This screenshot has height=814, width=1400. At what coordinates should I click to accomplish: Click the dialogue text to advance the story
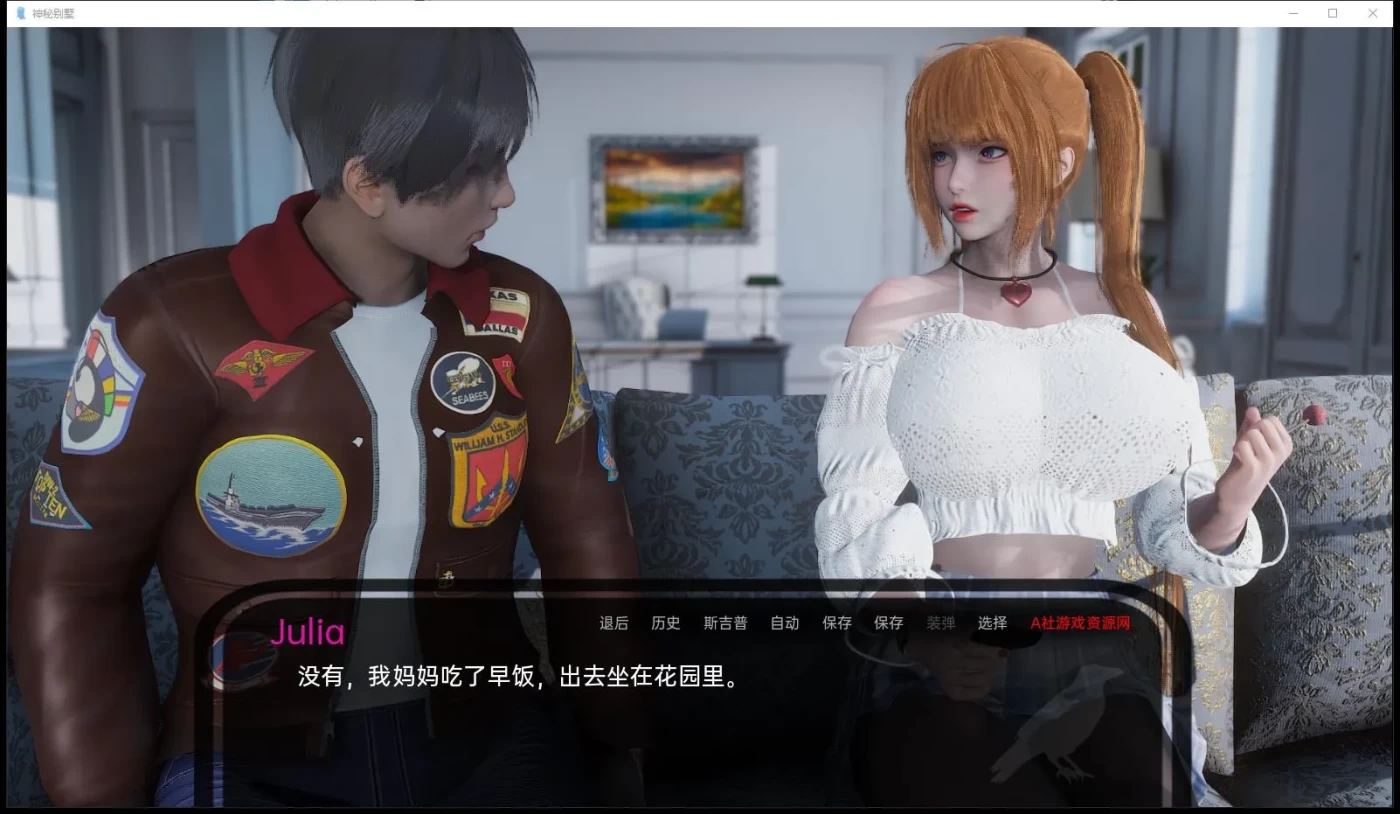coord(515,677)
